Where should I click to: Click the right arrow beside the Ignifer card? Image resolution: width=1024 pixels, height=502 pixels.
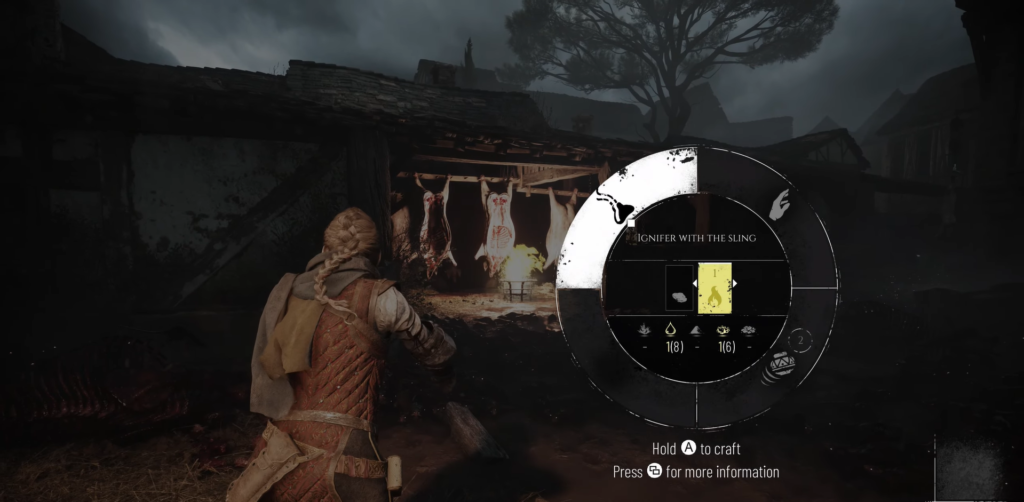click(737, 284)
